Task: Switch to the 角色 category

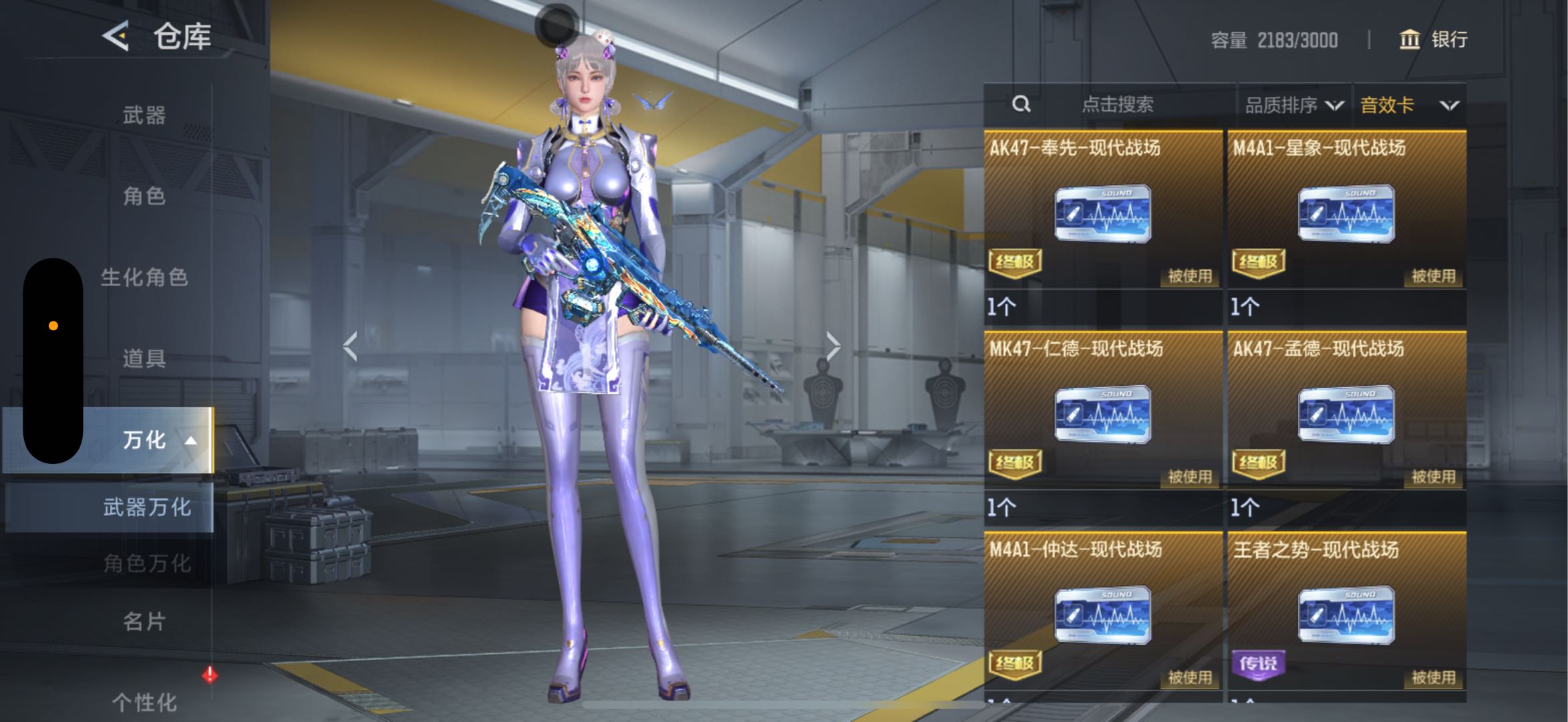Action: pos(144,197)
